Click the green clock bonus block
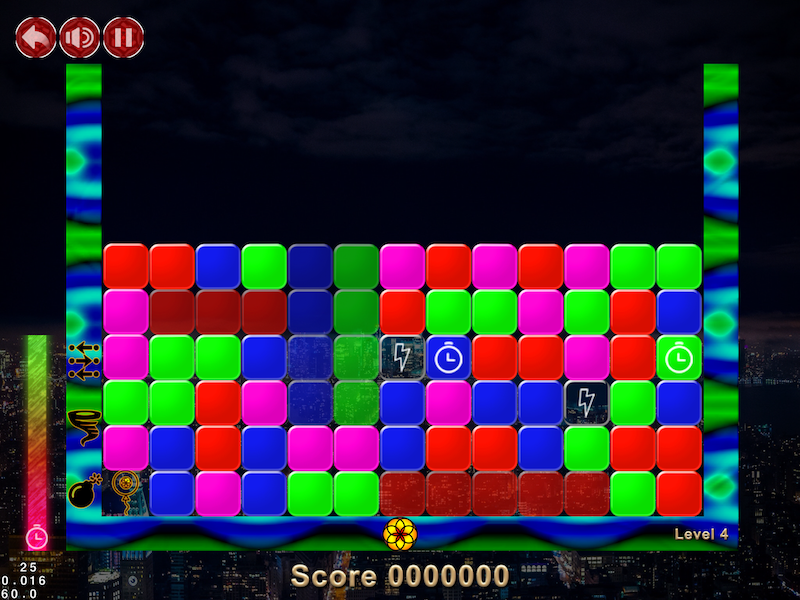 [680, 357]
